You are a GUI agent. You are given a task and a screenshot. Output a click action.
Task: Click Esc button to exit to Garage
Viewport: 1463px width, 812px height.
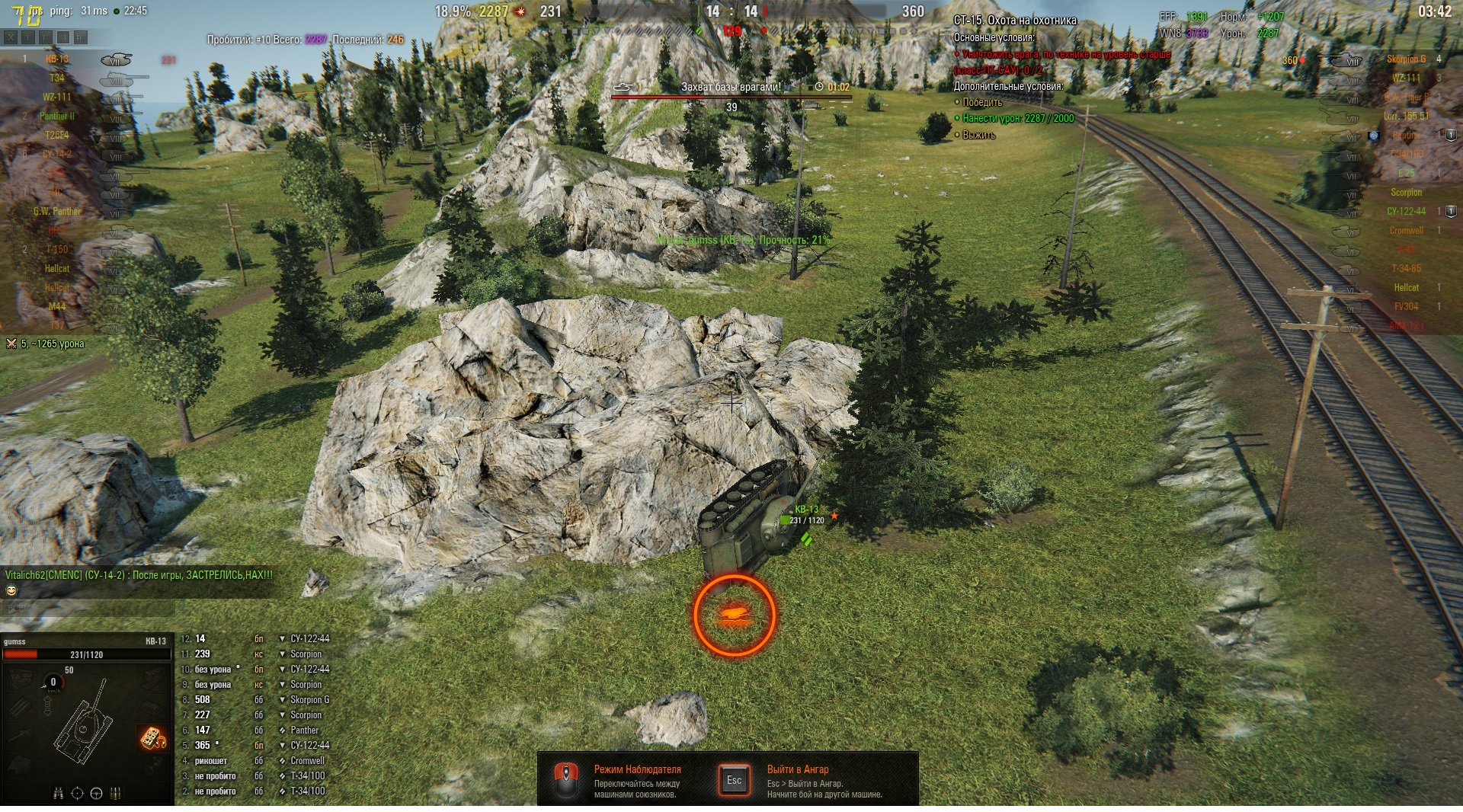(x=734, y=780)
